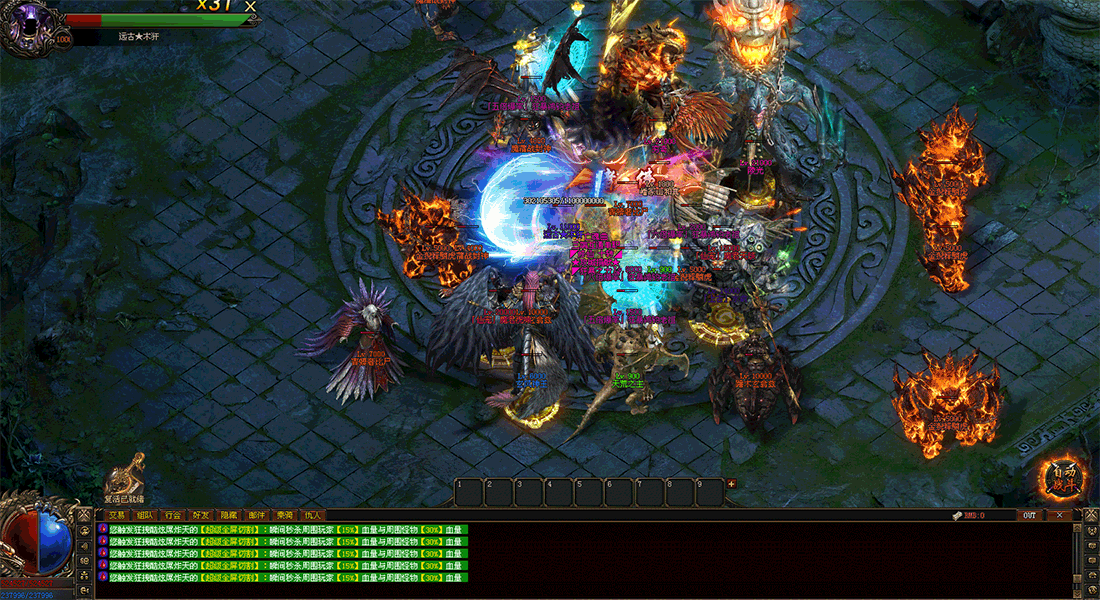Select hotbar slot number 1
1100x600 pixels.
click(x=469, y=491)
